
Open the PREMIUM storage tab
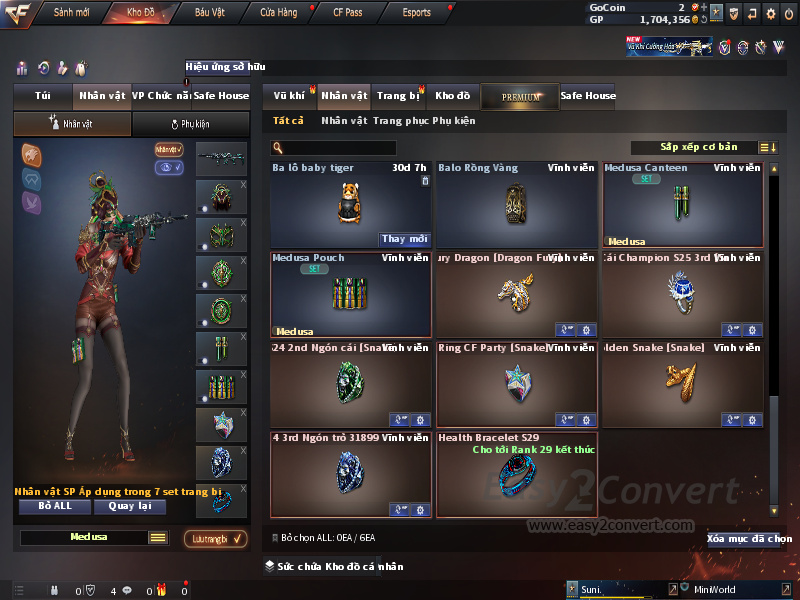(x=520, y=96)
